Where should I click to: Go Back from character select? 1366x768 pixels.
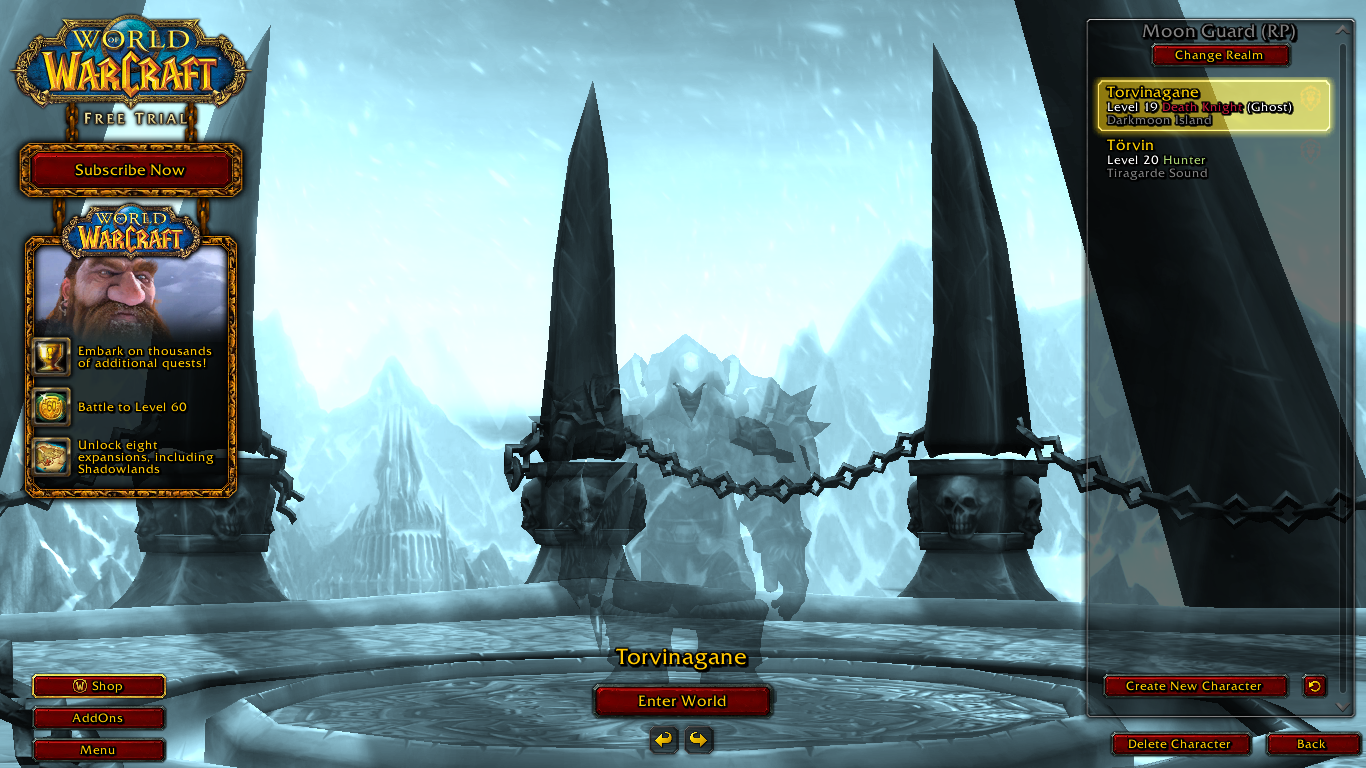(x=1311, y=744)
